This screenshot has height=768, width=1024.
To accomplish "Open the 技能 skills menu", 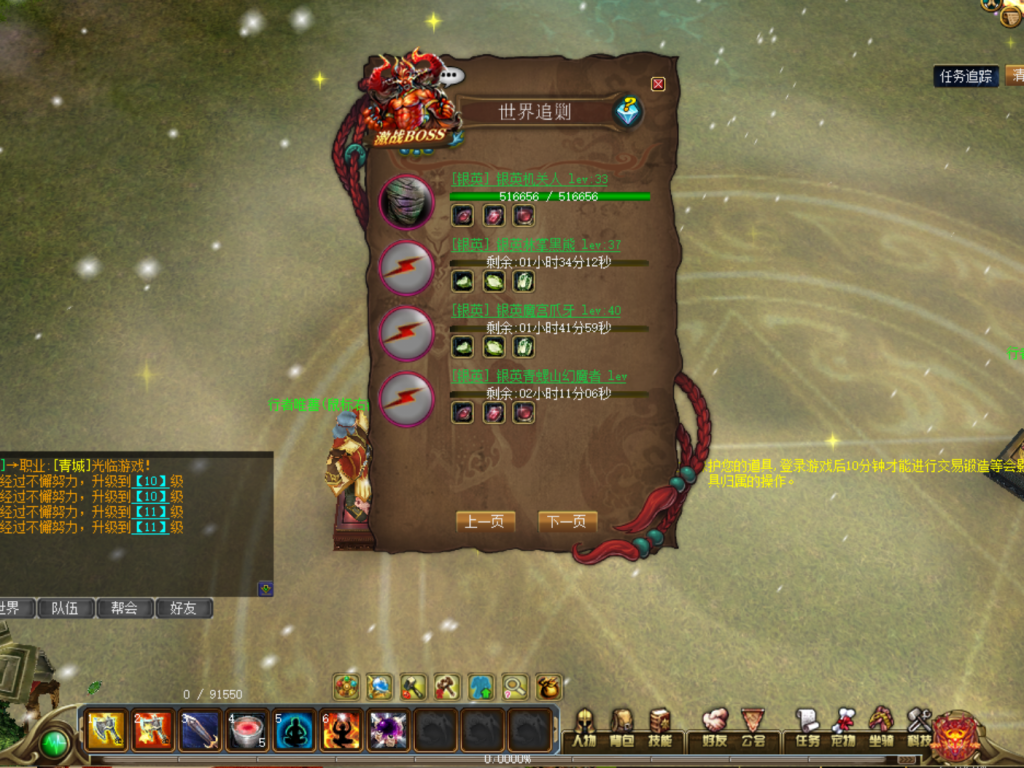I will click(x=660, y=729).
